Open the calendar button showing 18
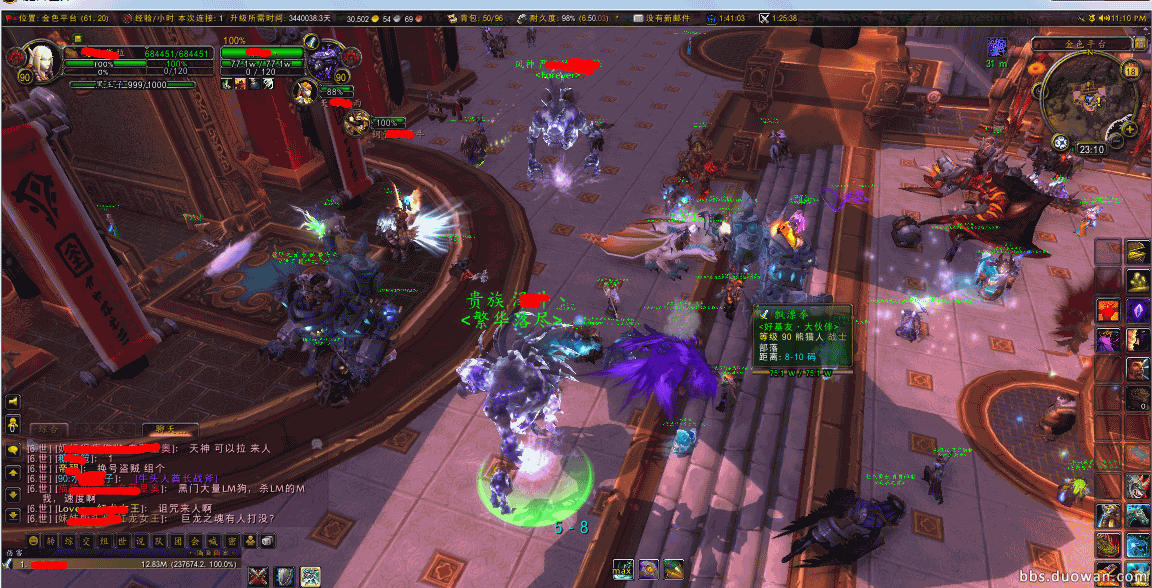This screenshot has height=588, width=1152. (1131, 70)
